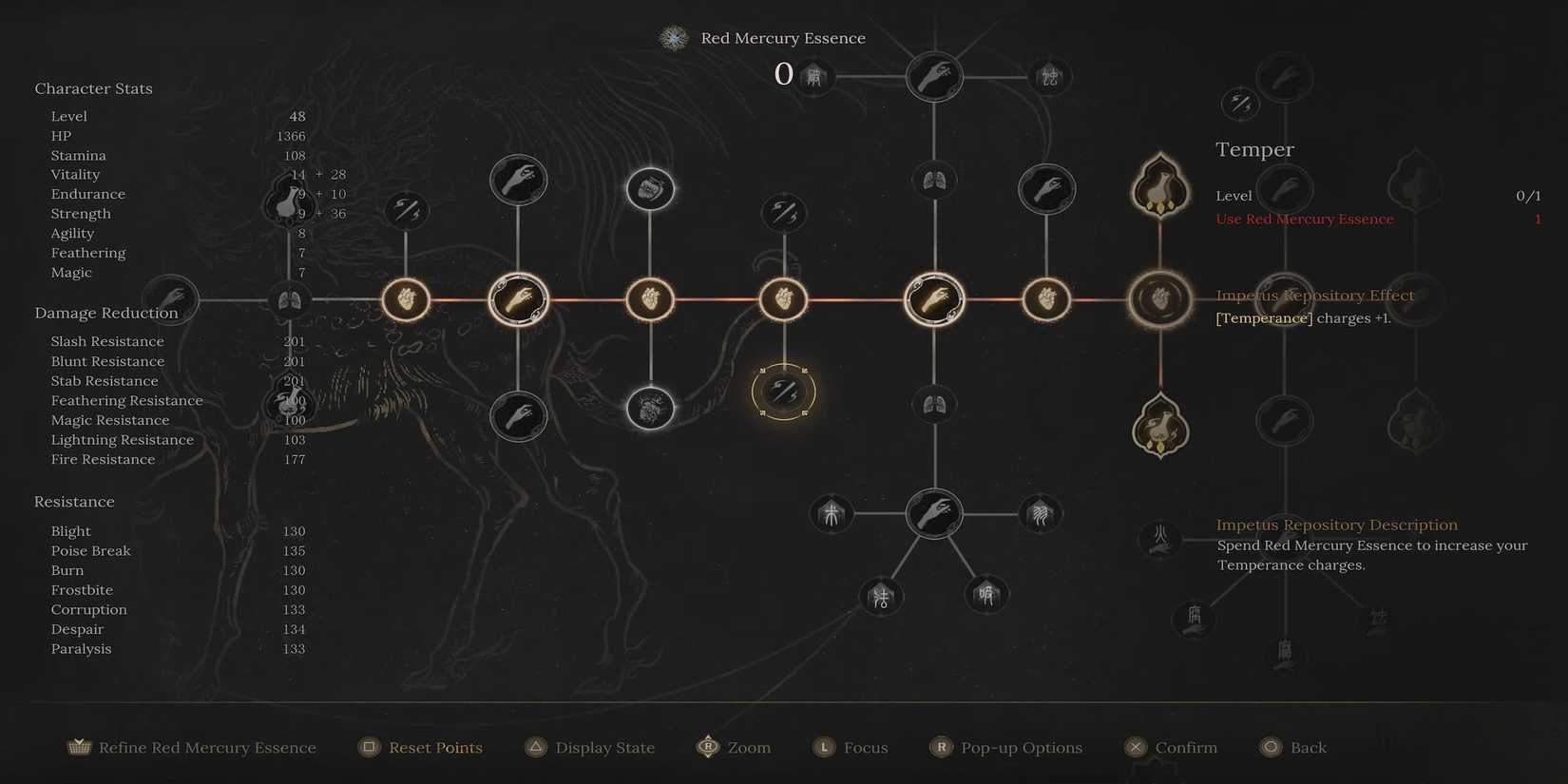
Task: Click the large hand node left of center path
Action: click(518, 298)
